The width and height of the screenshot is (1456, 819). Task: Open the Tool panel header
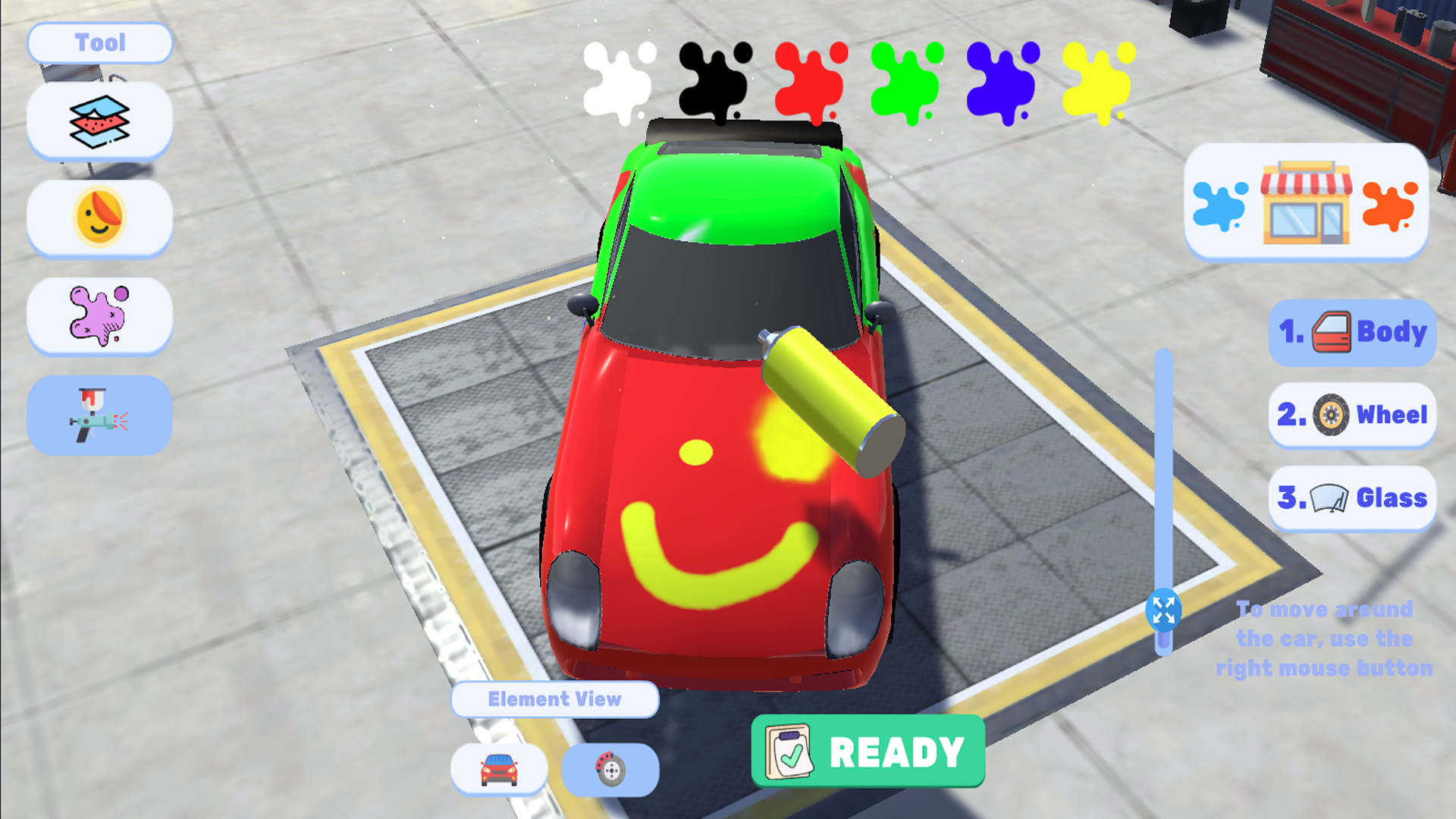[x=99, y=42]
